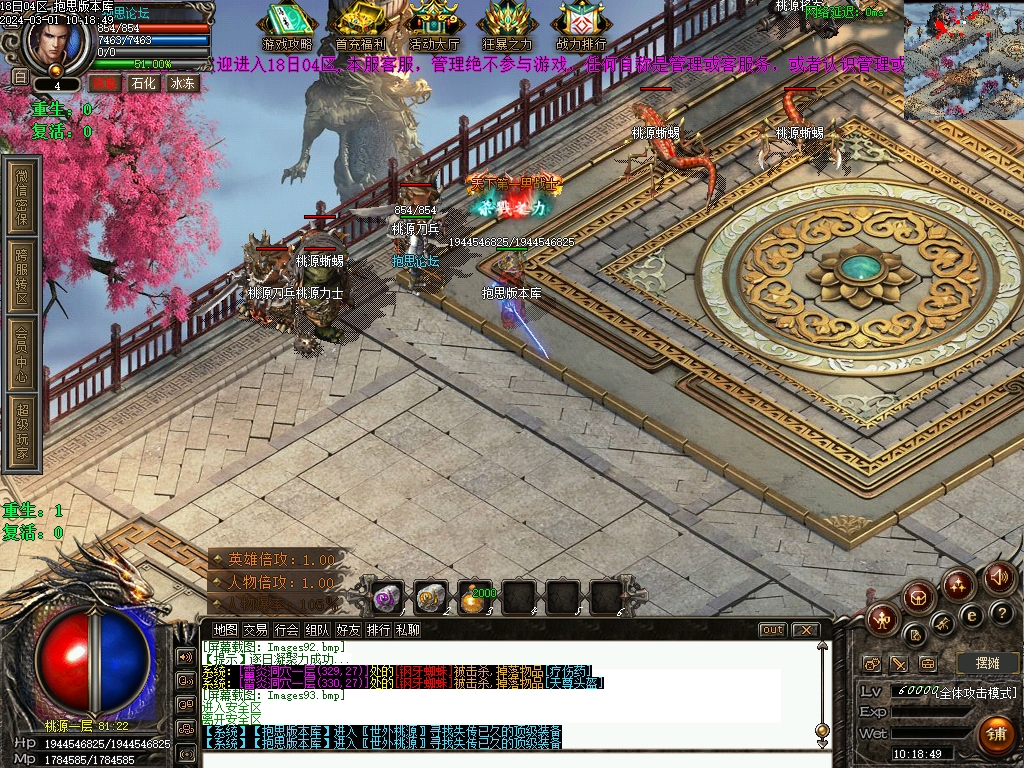Open the 狂暴之力 menu

pyautogui.click(x=508, y=26)
